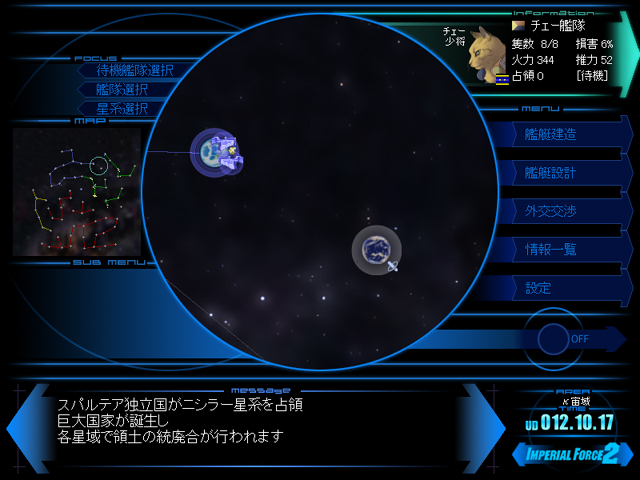This screenshot has width=640, height=480.
Task: Select the blue planet with the gray ring
Action: pos(377,249)
